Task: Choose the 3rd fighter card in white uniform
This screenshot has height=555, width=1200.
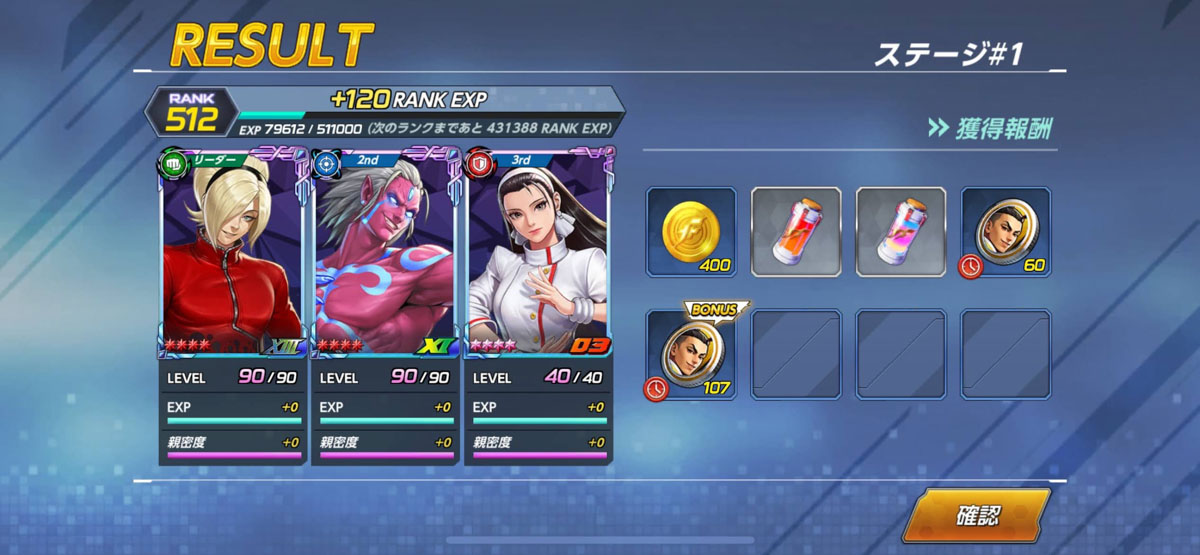Action: point(538,255)
